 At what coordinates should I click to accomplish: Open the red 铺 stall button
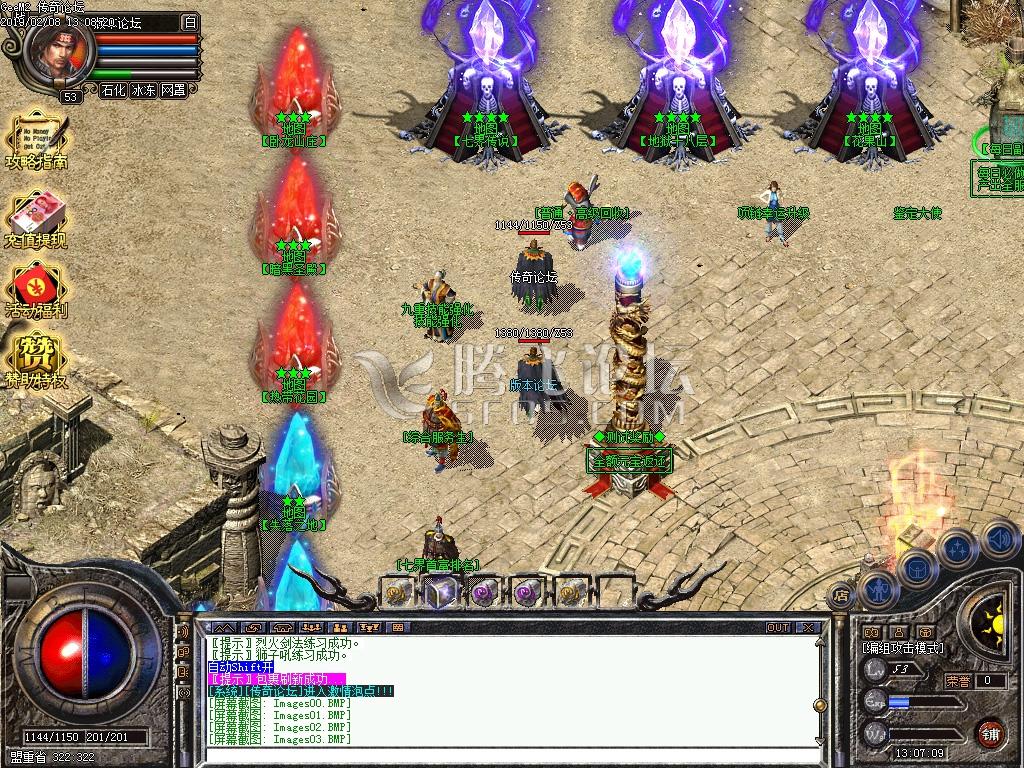(x=990, y=731)
